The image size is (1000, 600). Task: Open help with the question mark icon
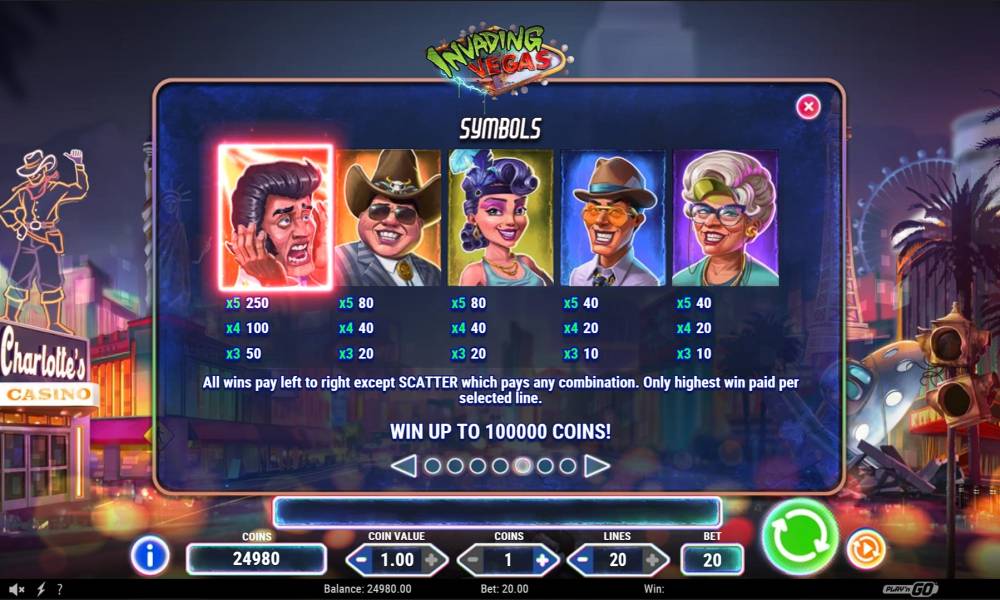click(60, 589)
